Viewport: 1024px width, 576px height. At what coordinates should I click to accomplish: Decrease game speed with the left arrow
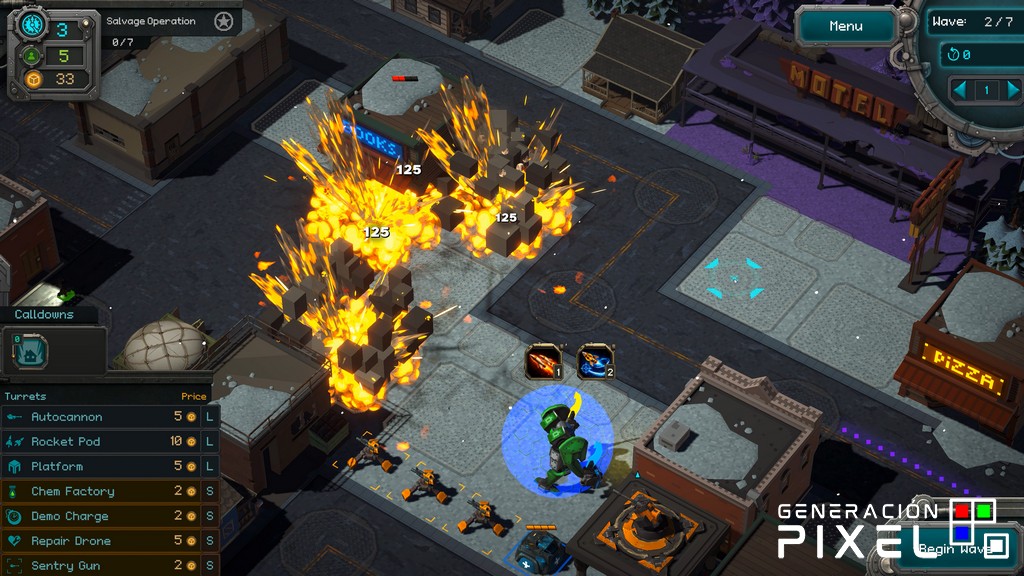[960, 90]
